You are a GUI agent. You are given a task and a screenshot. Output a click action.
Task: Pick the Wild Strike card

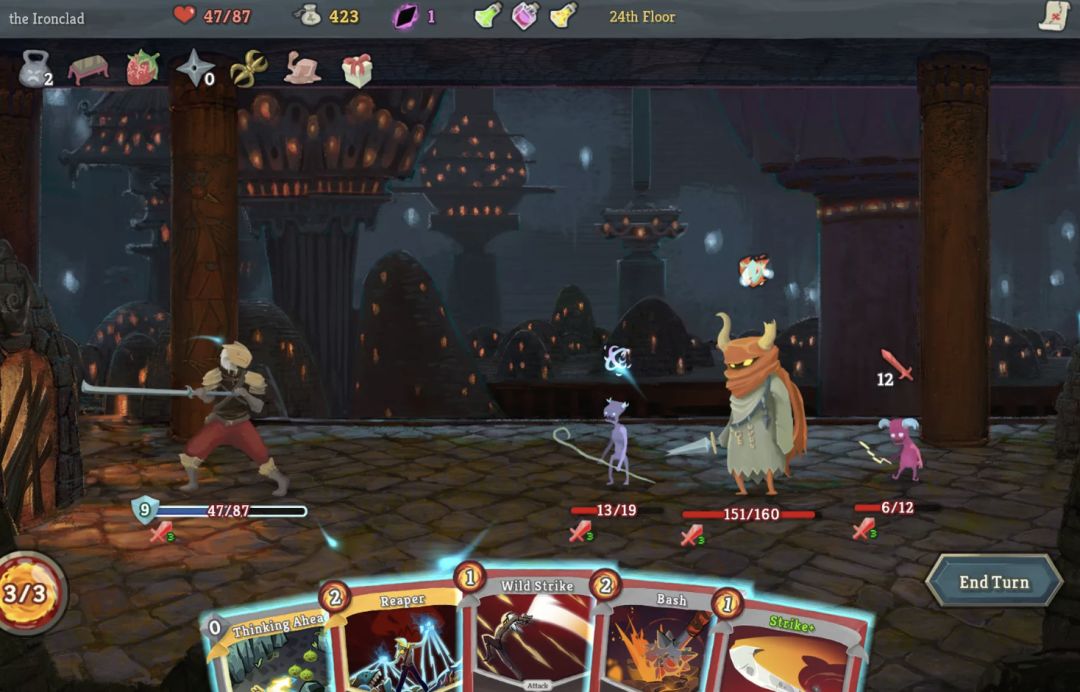535,635
